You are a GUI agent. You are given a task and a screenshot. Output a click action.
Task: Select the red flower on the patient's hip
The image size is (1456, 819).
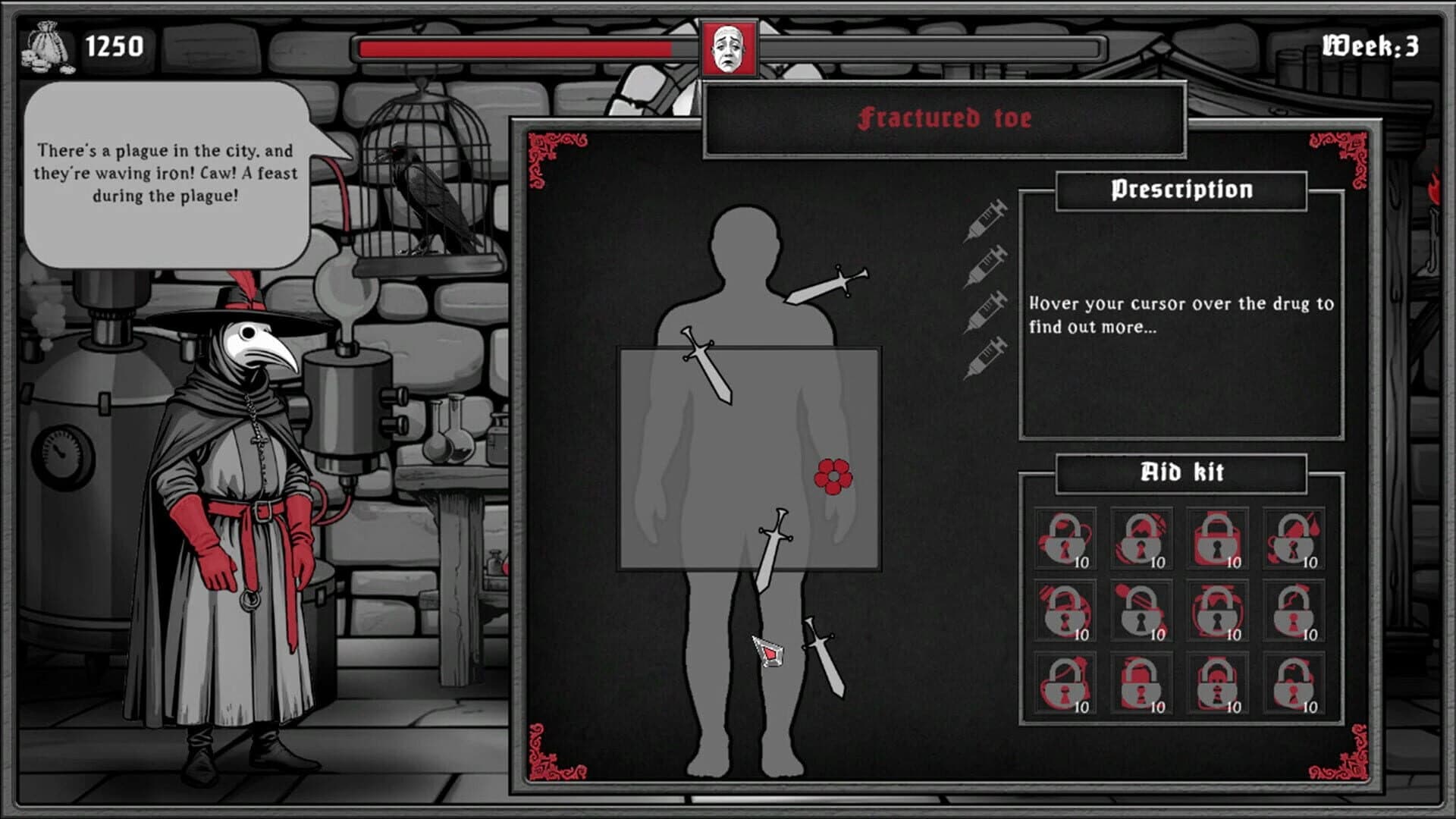point(834,479)
